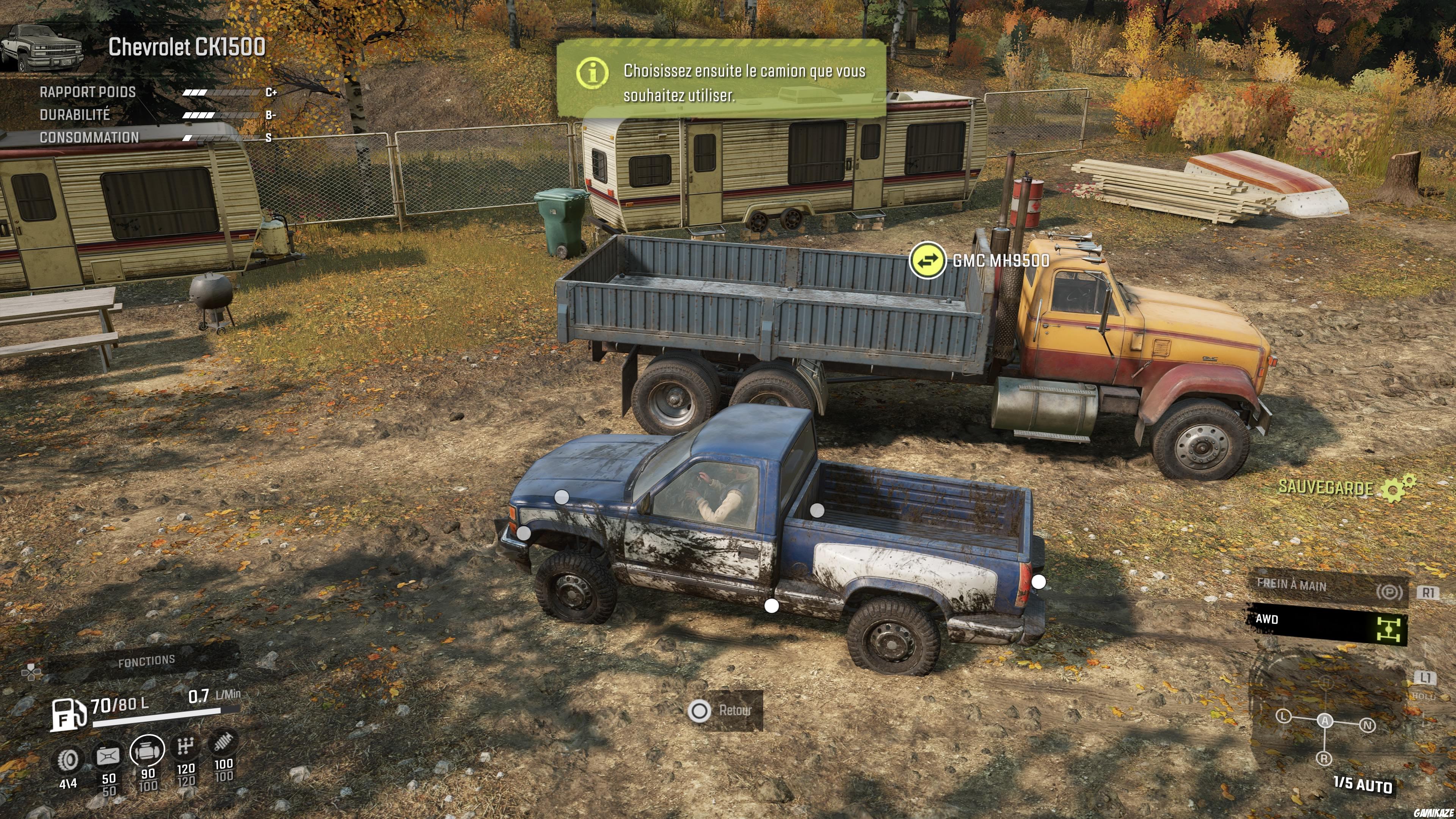Click the gearbox condition icon
1456x819 pixels.
pos(185,746)
